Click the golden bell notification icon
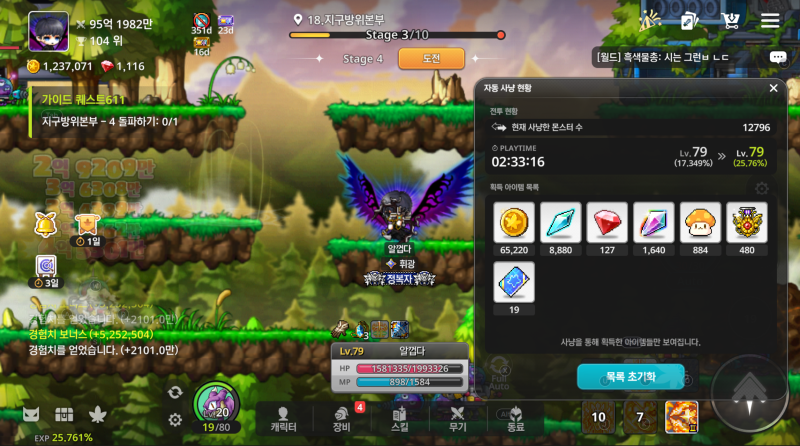 (46, 224)
